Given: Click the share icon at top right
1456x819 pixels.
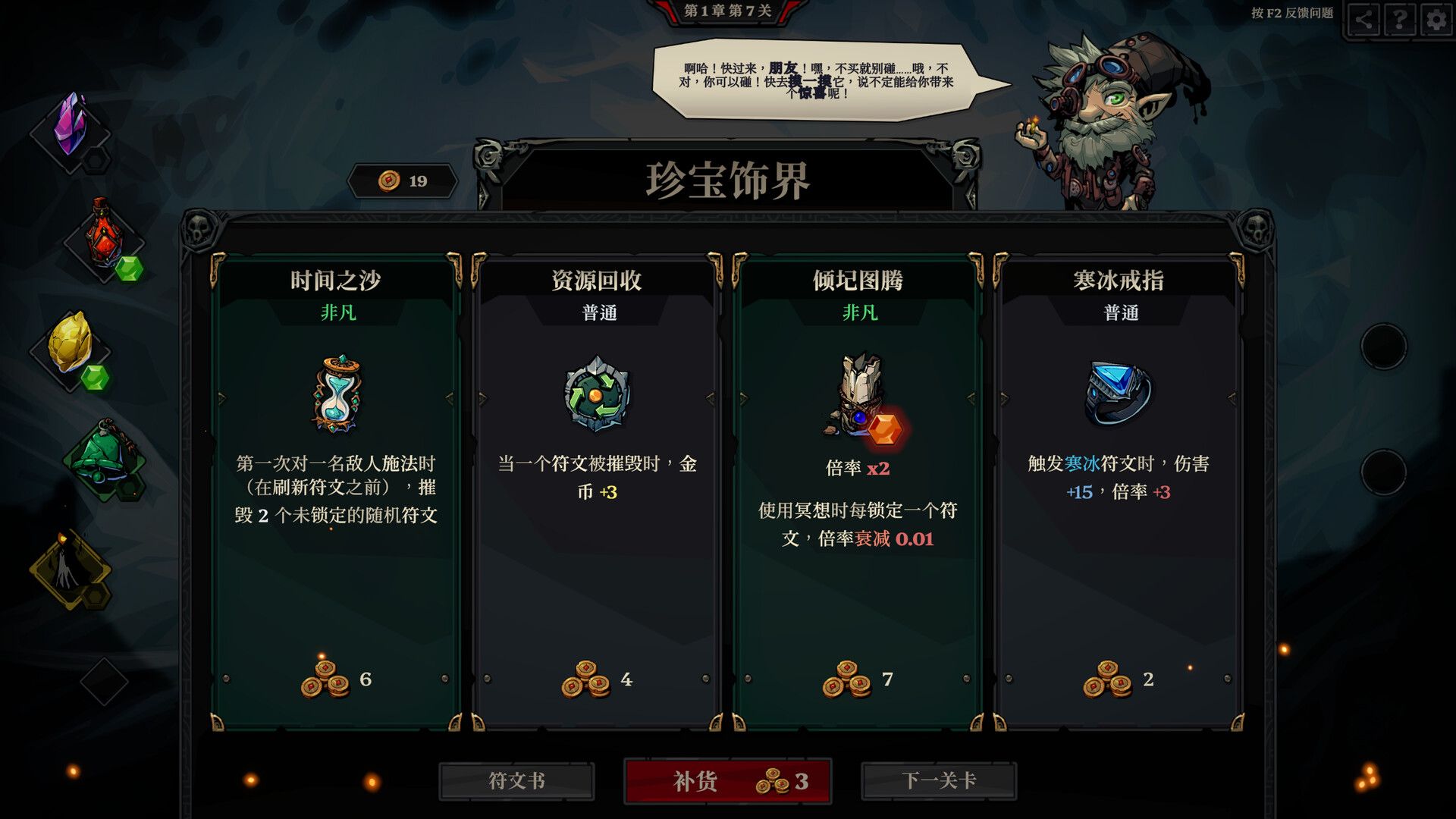Looking at the screenshot, I should (1363, 20).
